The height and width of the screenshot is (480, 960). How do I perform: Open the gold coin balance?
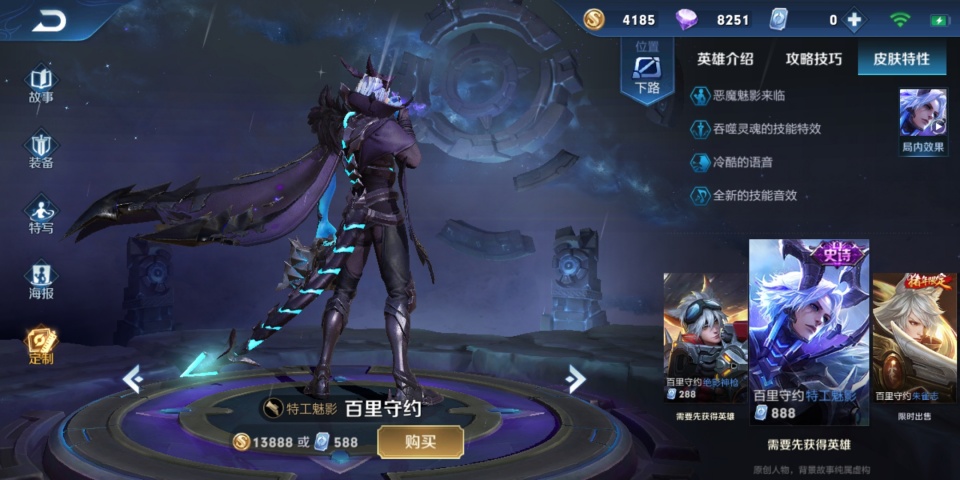point(620,20)
